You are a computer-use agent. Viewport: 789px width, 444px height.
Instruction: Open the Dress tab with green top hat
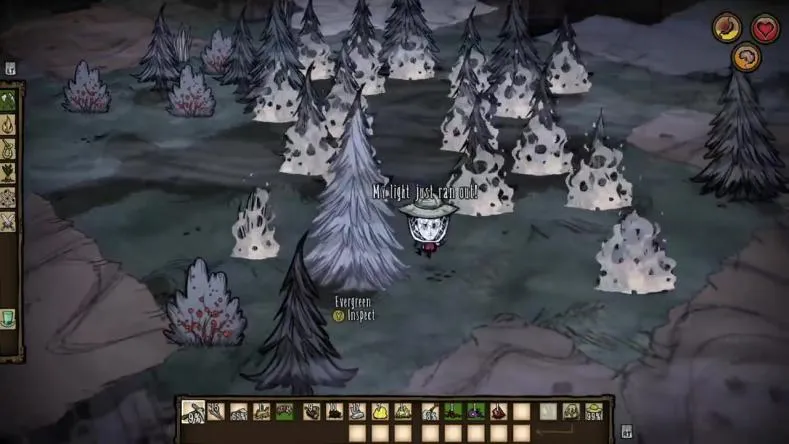[x=9, y=317]
